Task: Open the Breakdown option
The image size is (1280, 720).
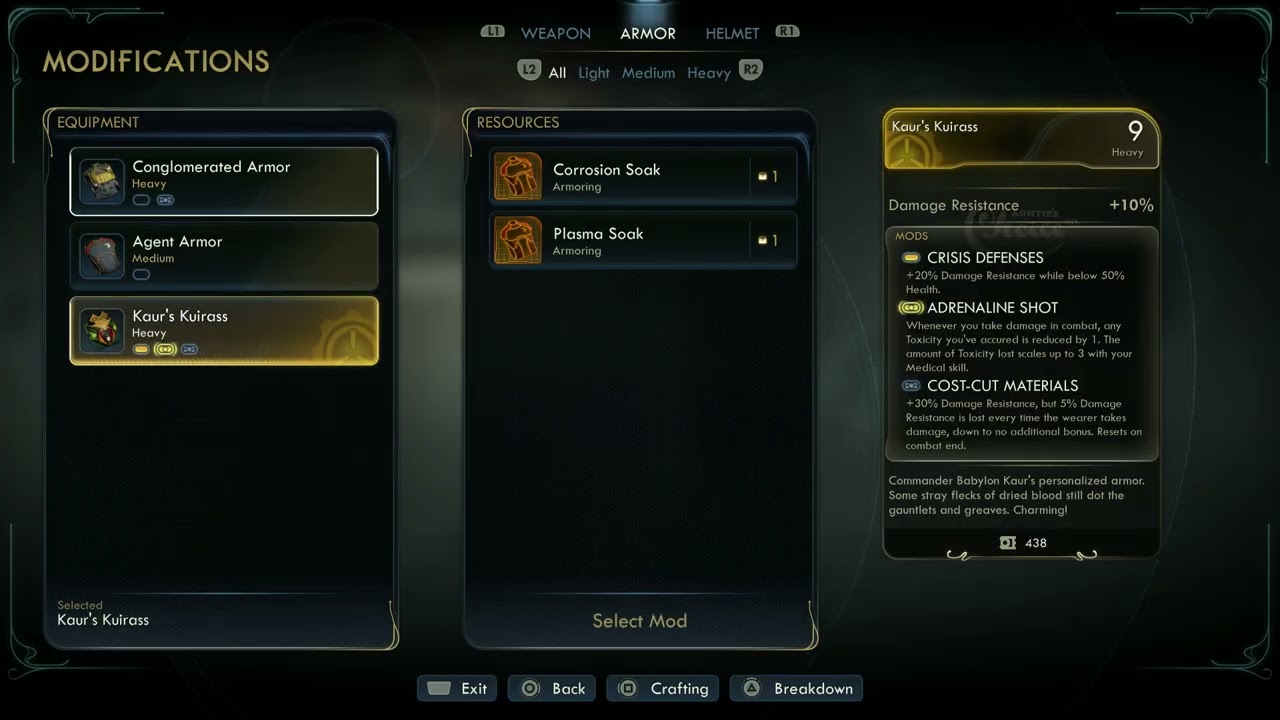Action: pos(796,688)
